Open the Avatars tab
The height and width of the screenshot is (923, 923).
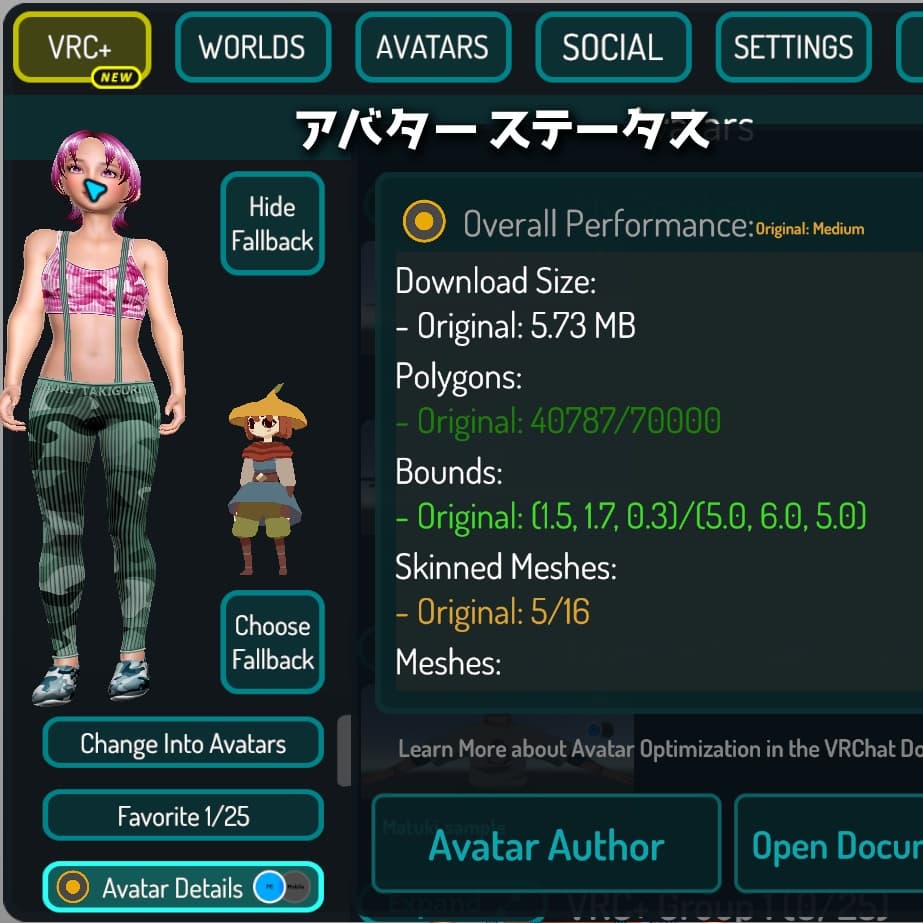[432, 47]
